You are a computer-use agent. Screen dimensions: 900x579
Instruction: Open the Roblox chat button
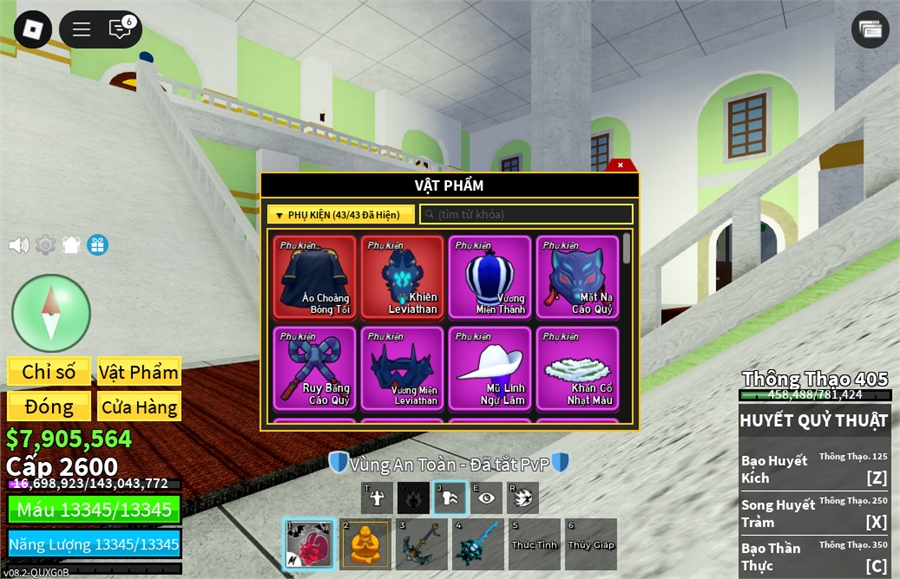(x=120, y=29)
